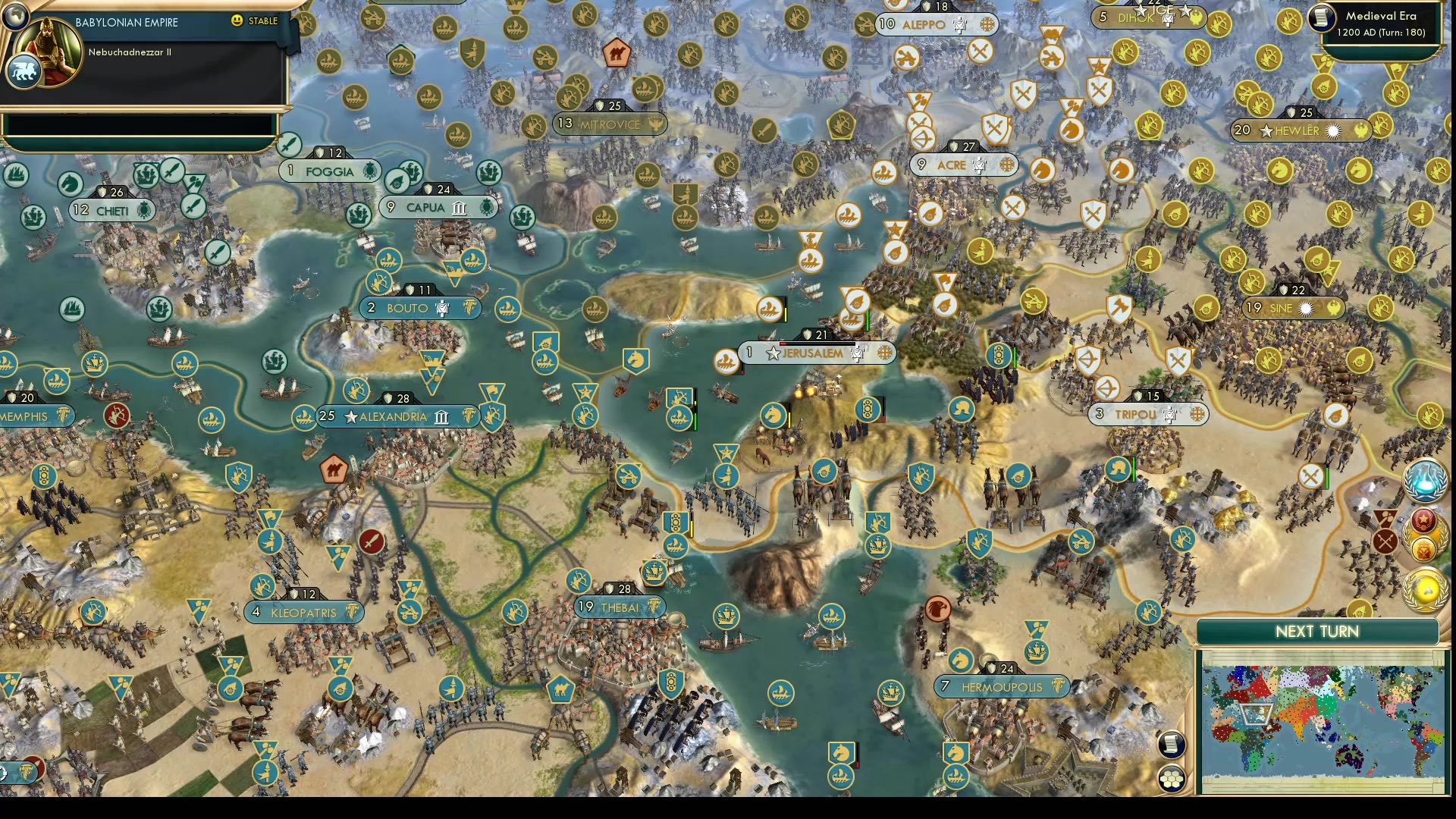Click the temple production icon on Capua's banner

pos(458,208)
